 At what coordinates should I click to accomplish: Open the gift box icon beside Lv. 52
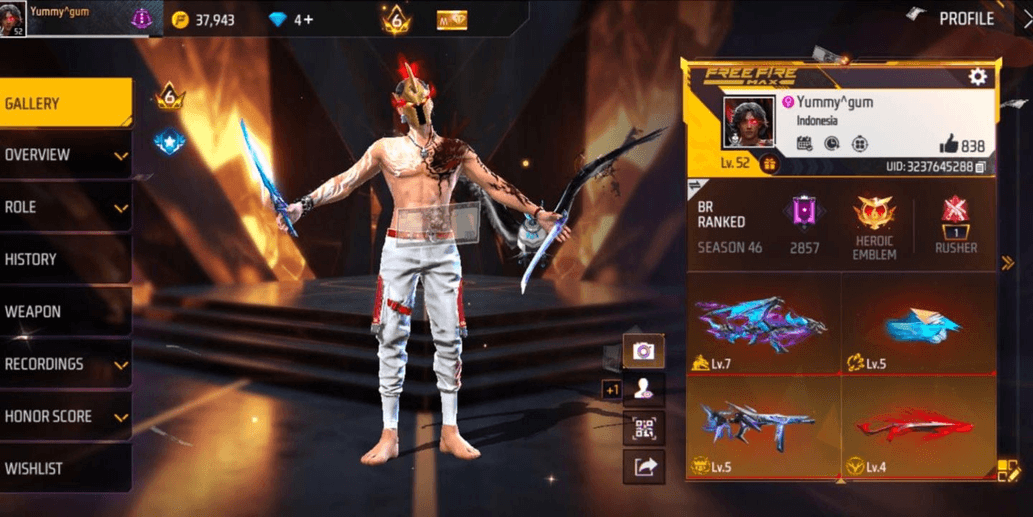(769, 164)
